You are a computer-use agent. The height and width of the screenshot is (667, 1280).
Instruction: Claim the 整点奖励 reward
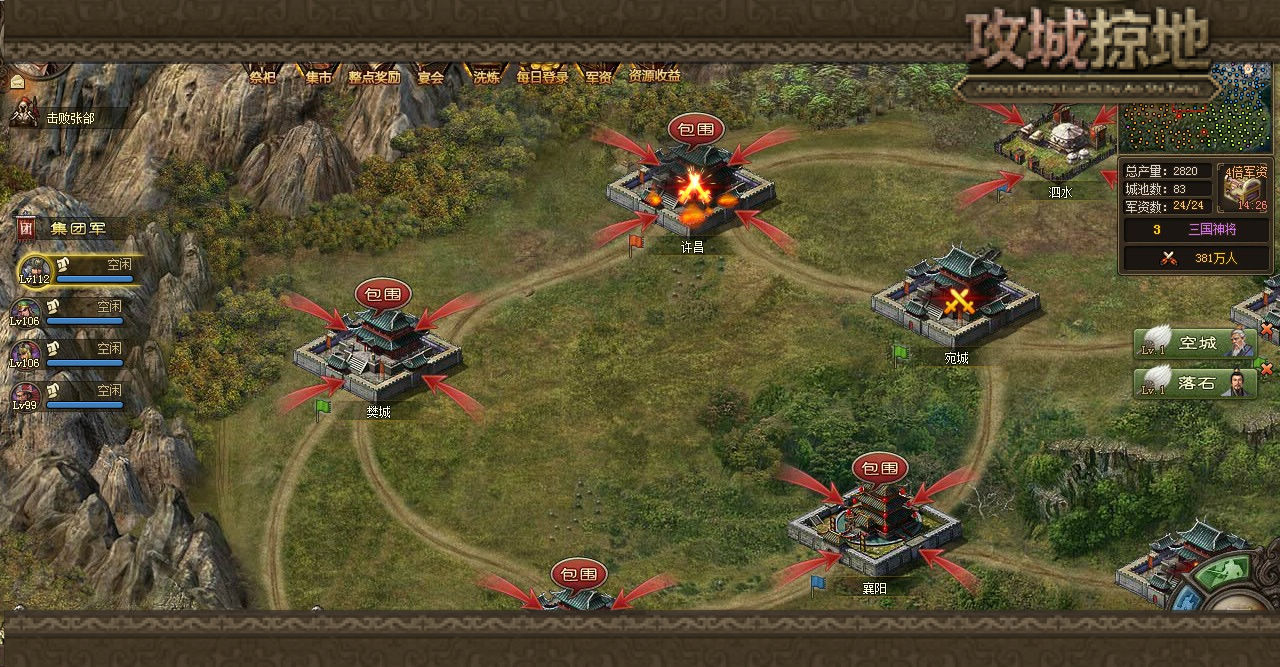click(x=374, y=76)
